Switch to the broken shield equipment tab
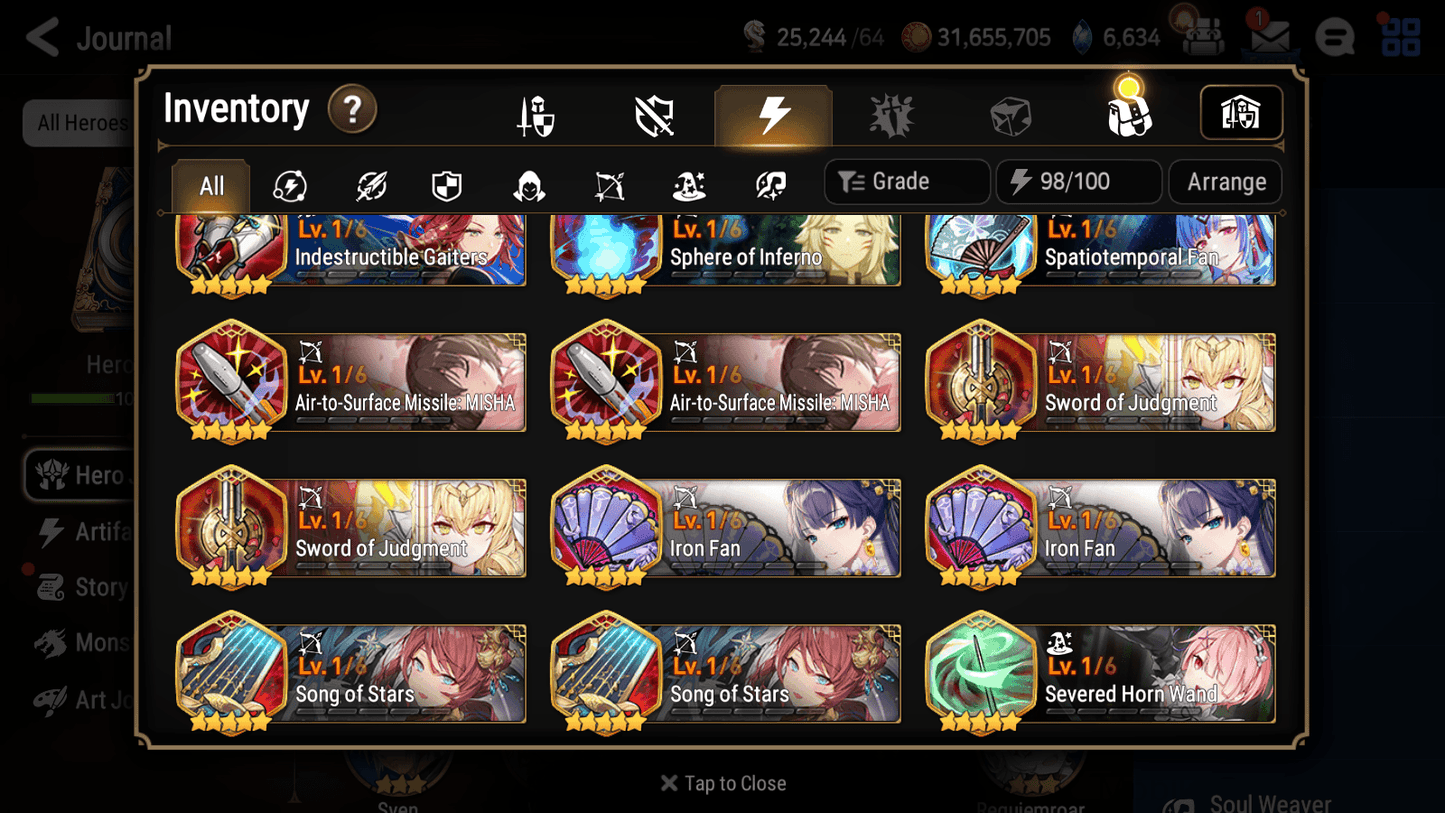The image size is (1445, 813). [x=654, y=113]
